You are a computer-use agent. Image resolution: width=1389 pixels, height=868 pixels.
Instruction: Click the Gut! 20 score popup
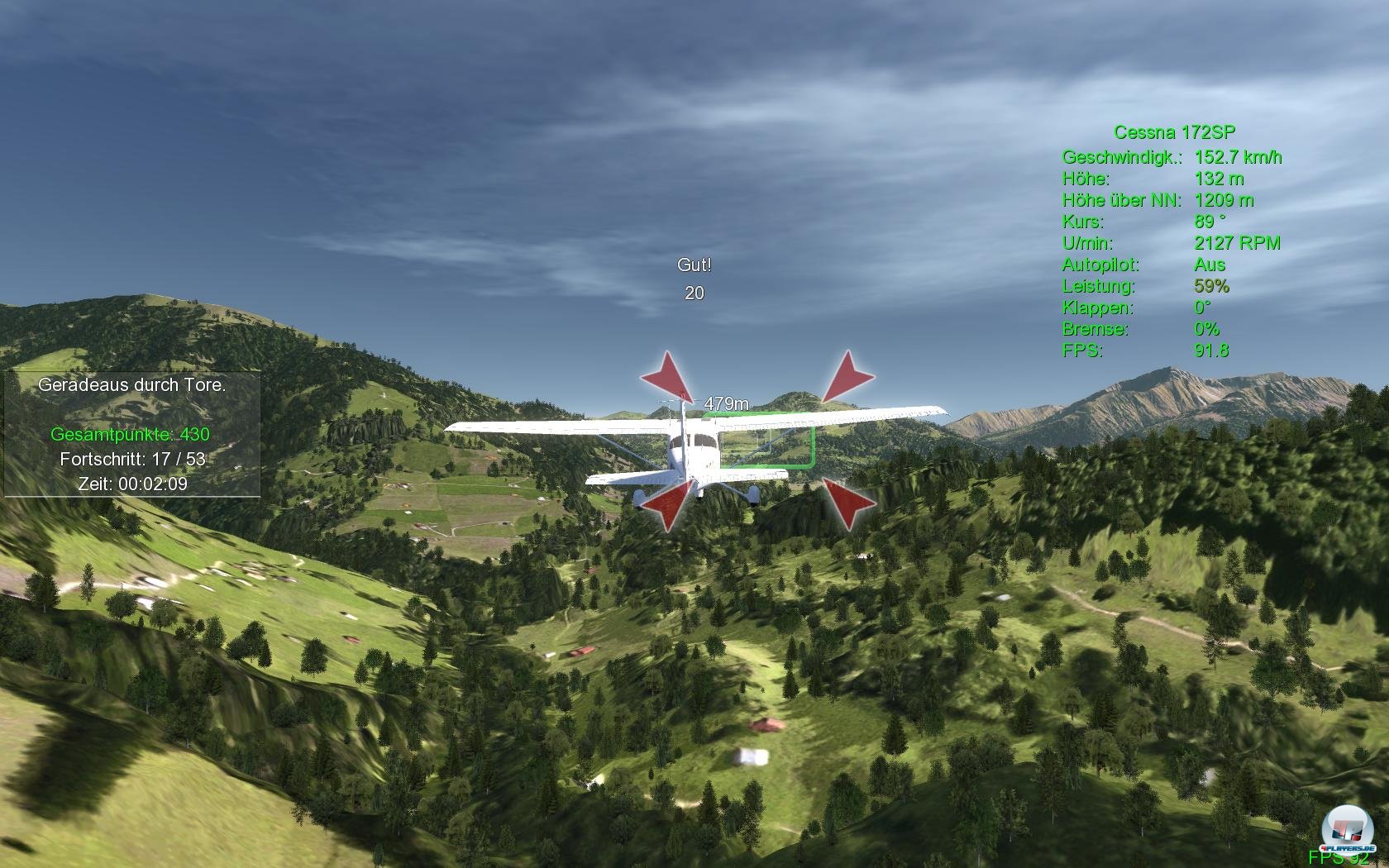[x=694, y=277]
